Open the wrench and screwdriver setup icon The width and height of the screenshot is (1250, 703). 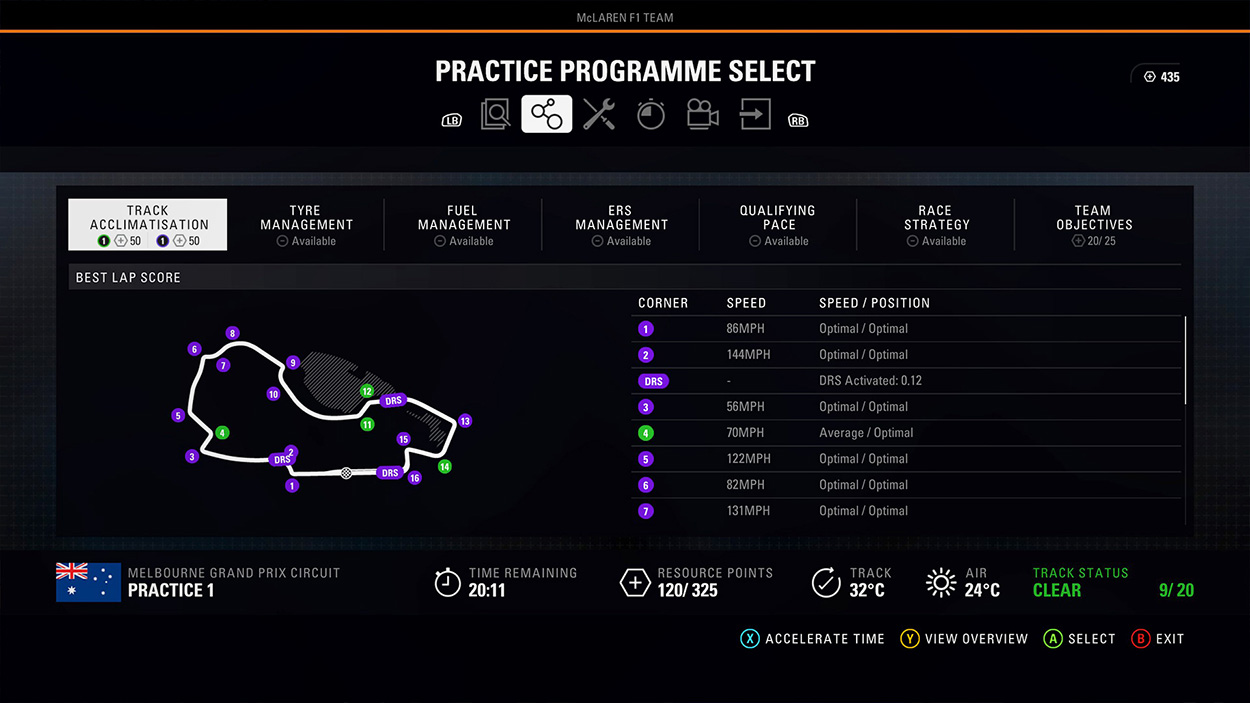point(599,115)
